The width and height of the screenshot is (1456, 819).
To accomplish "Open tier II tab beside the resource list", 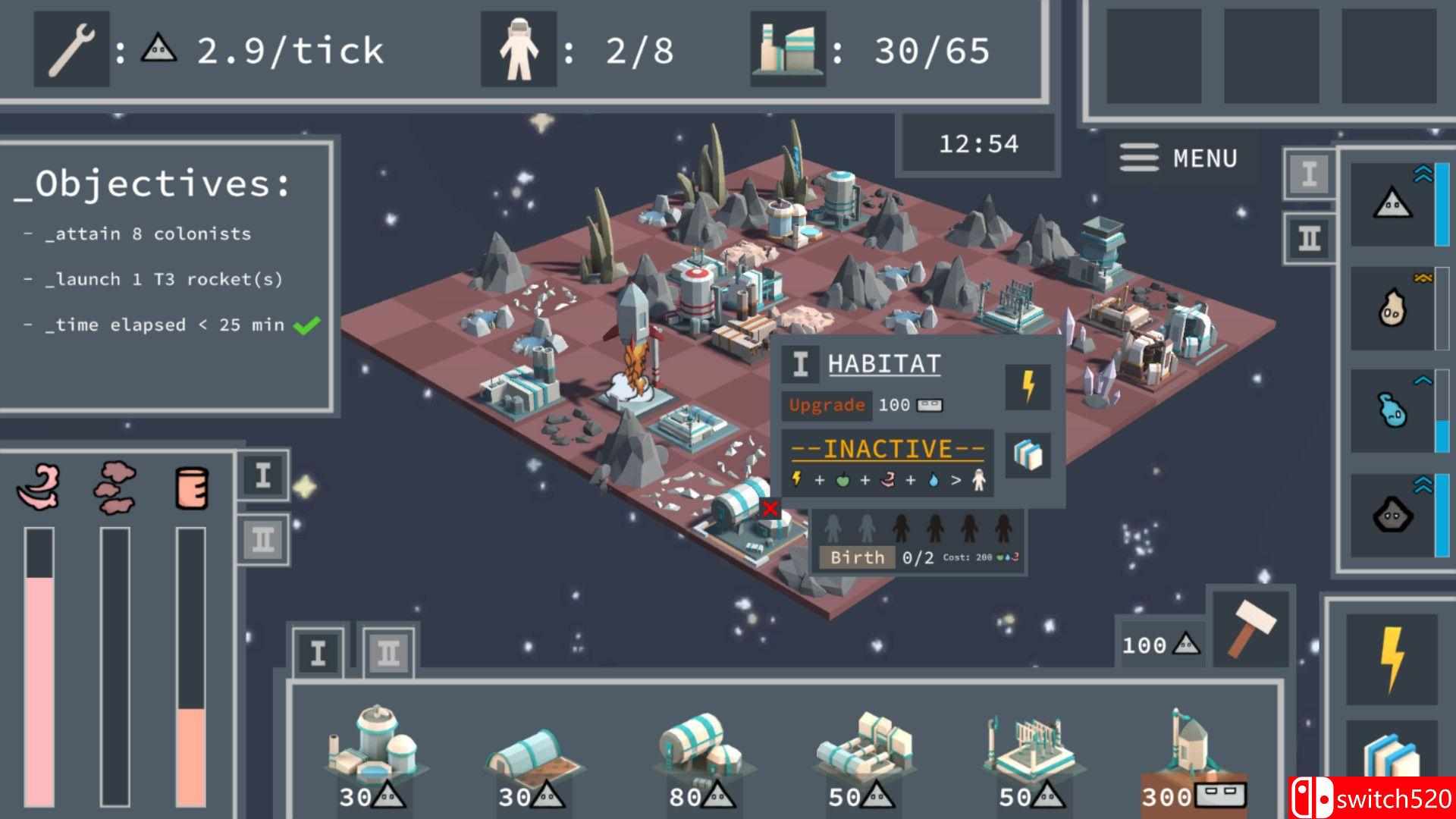I will click(x=1310, y=239).
